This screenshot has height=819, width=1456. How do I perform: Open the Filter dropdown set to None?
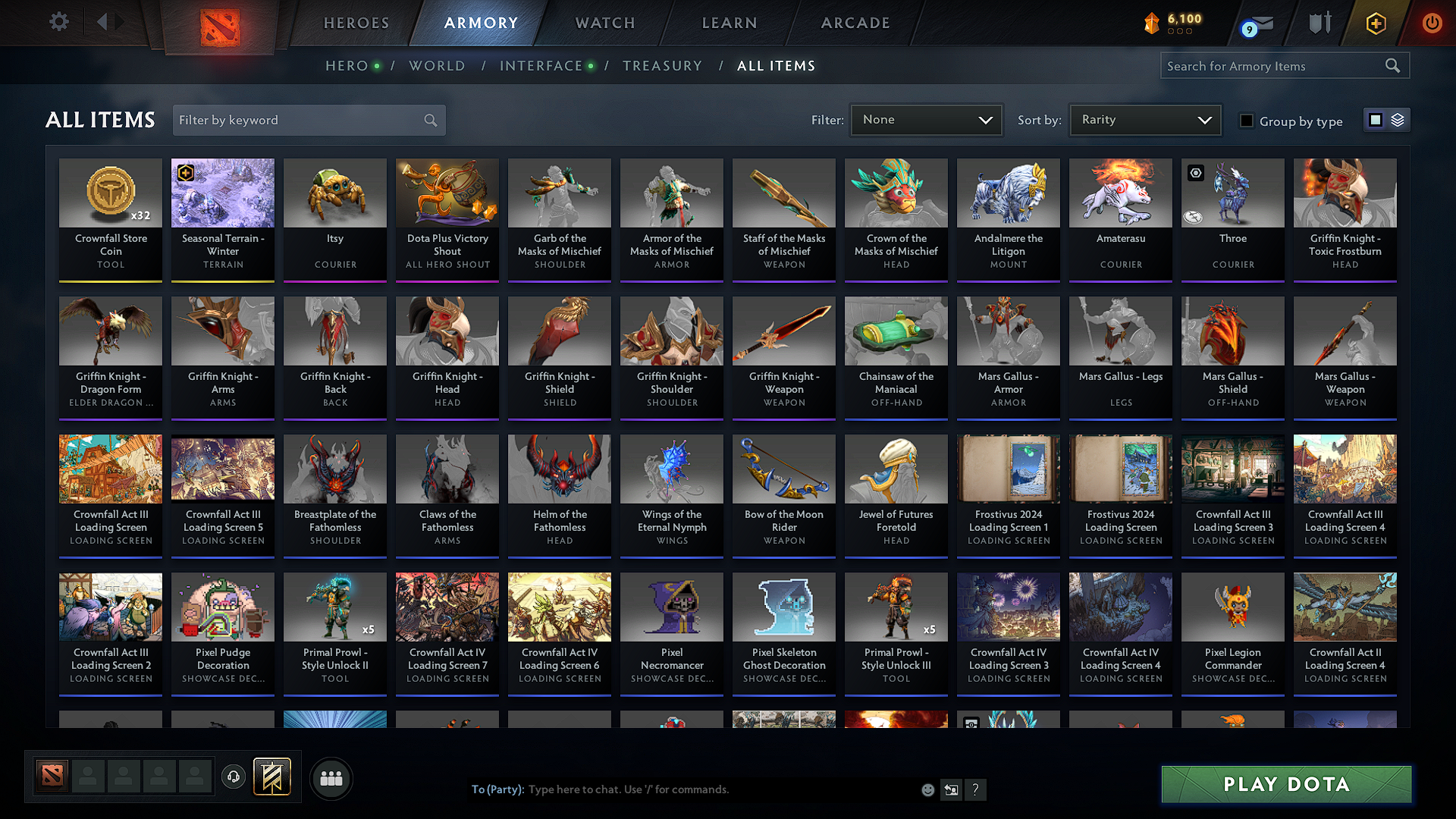pyautogui.click(x=925, y=119)
